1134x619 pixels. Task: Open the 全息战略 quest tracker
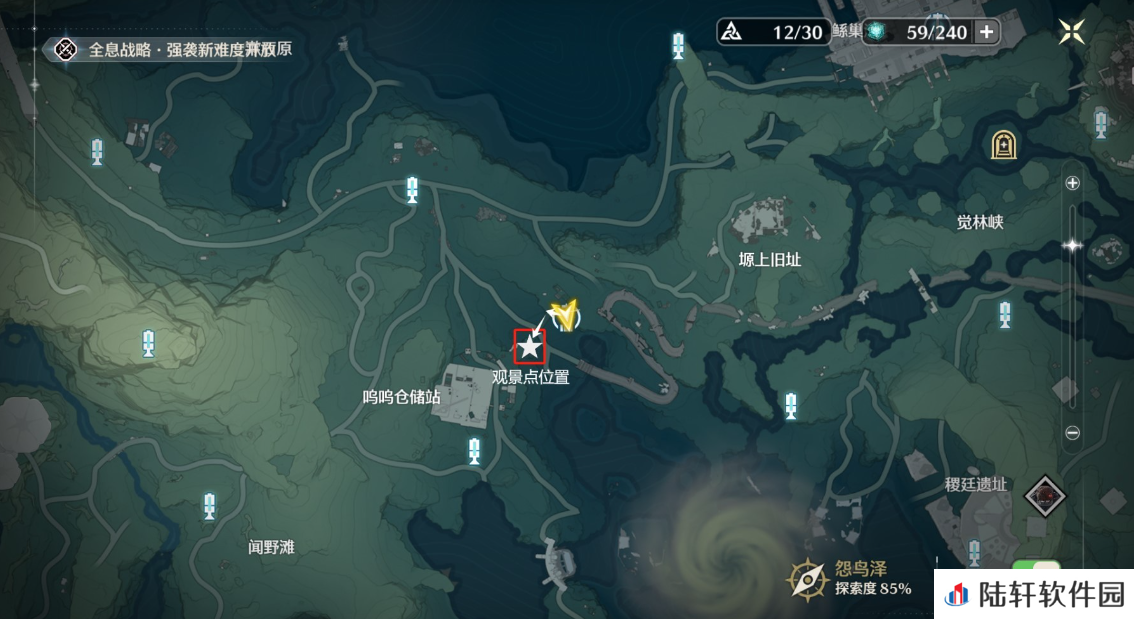pyautogui.click(x=66, y=48)
